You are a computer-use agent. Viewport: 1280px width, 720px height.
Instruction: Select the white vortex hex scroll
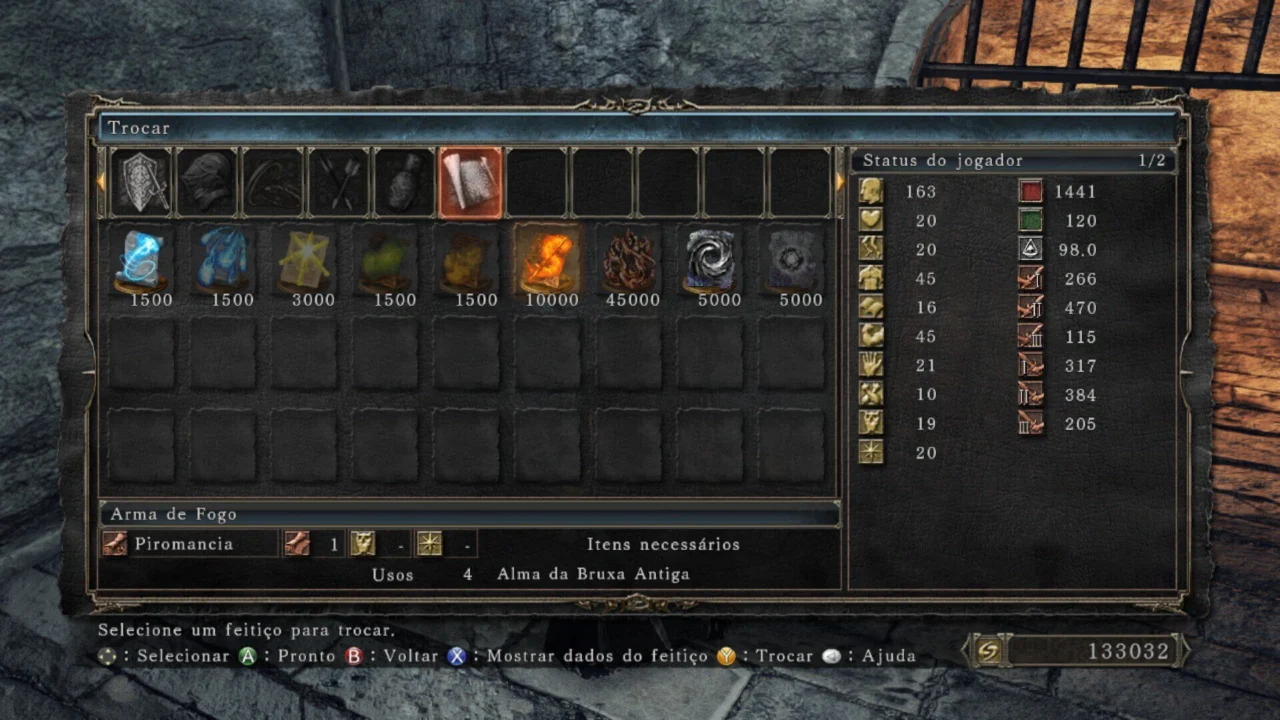click(x=710, y=260)
